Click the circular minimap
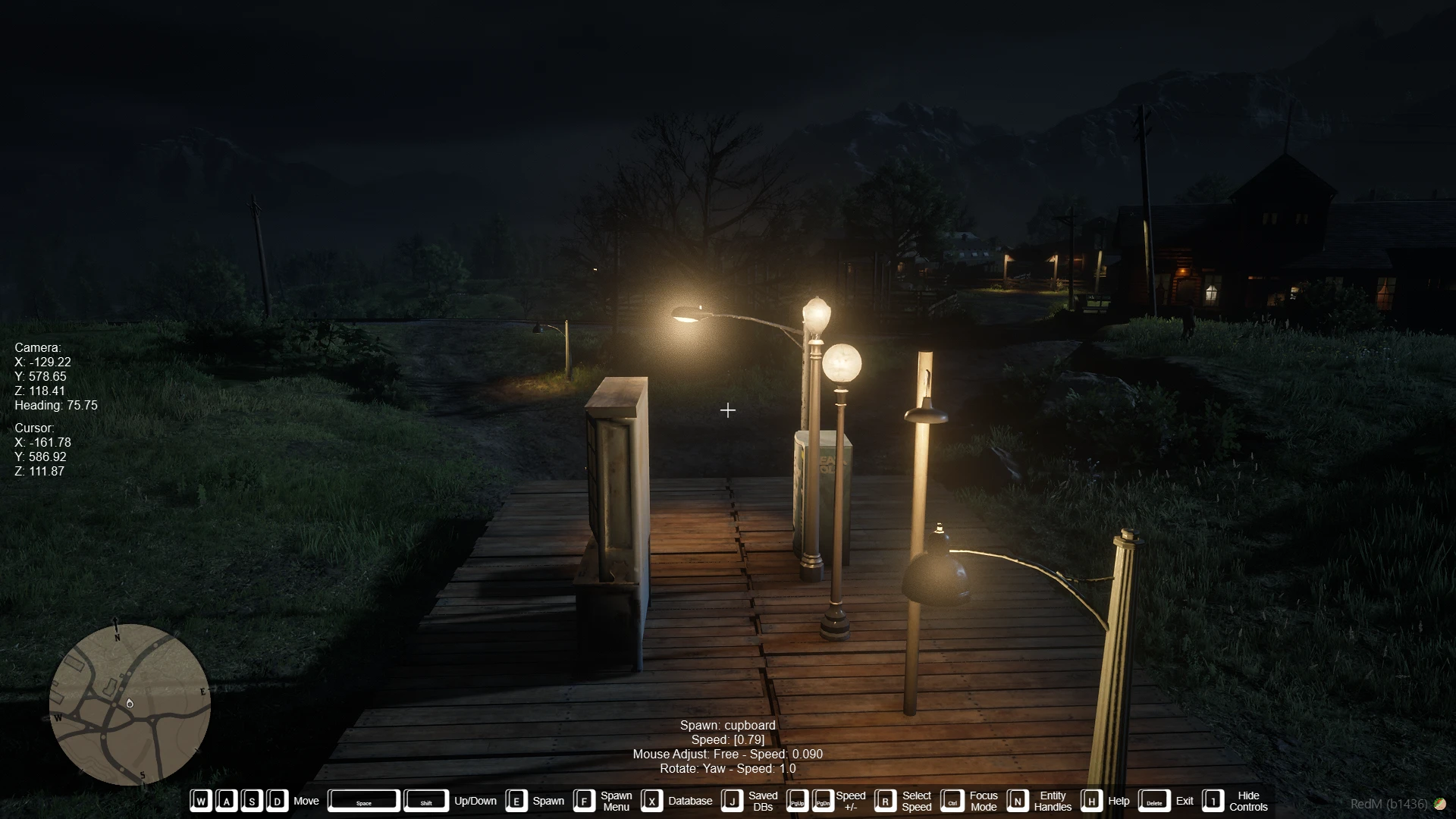 (x=130, y=704)
